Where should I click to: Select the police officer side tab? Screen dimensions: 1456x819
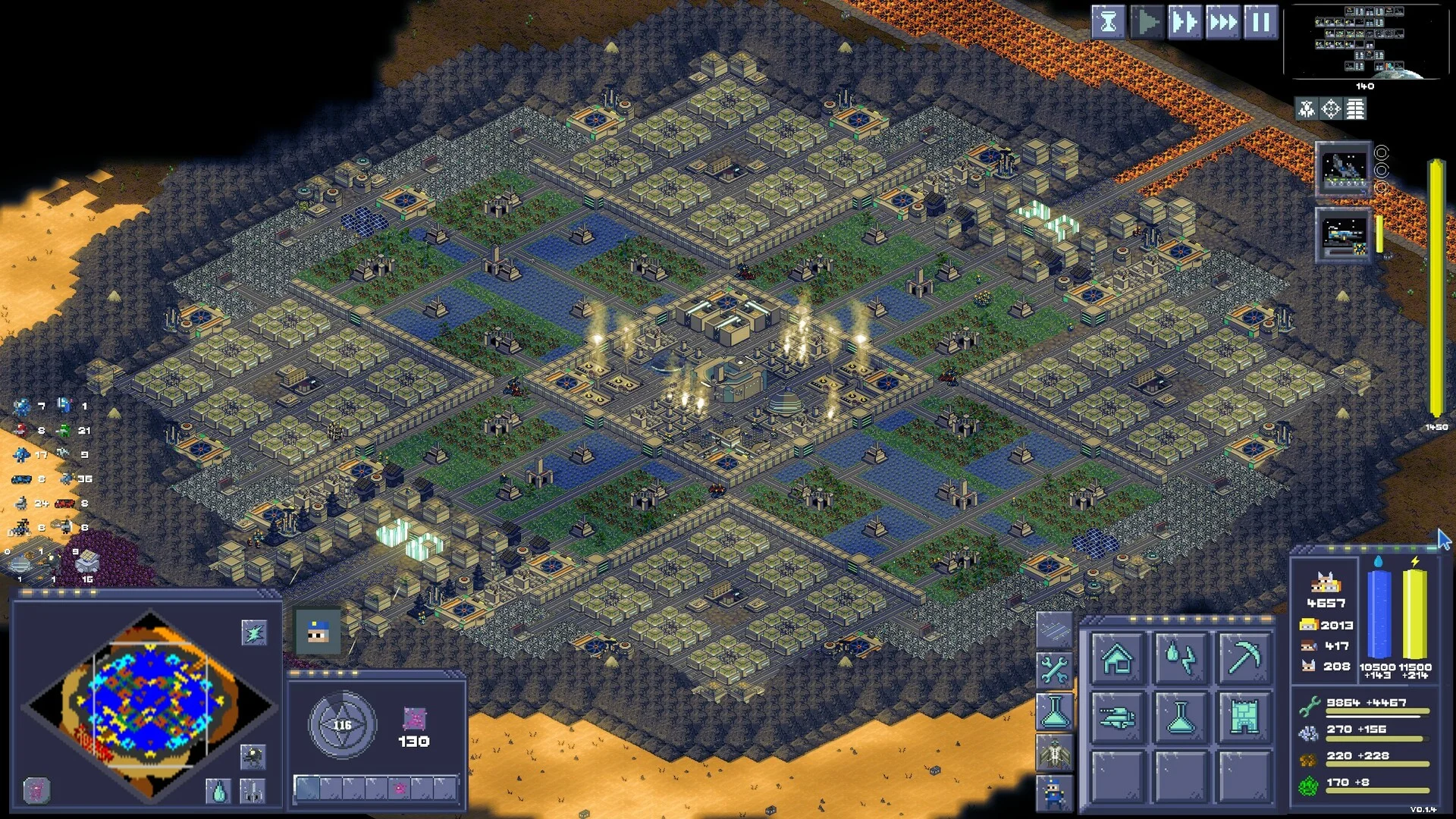pos(1054,793)
